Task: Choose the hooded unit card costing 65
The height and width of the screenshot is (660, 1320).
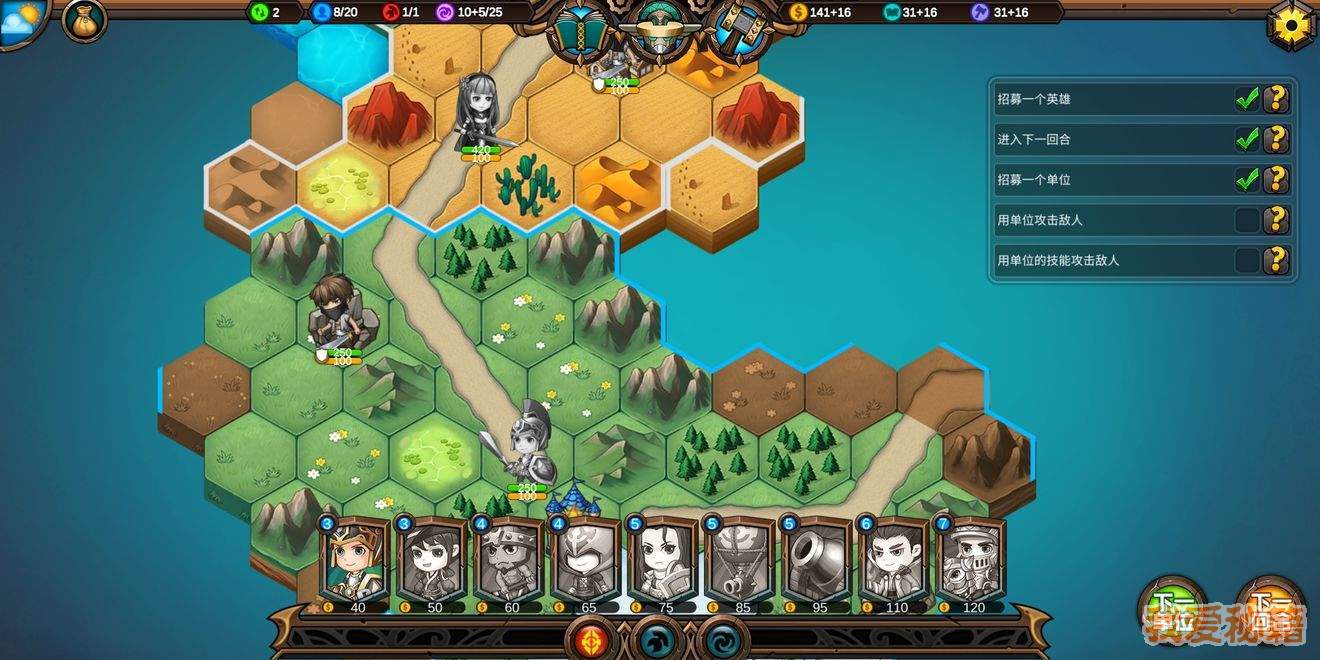Action: (586, 560)
